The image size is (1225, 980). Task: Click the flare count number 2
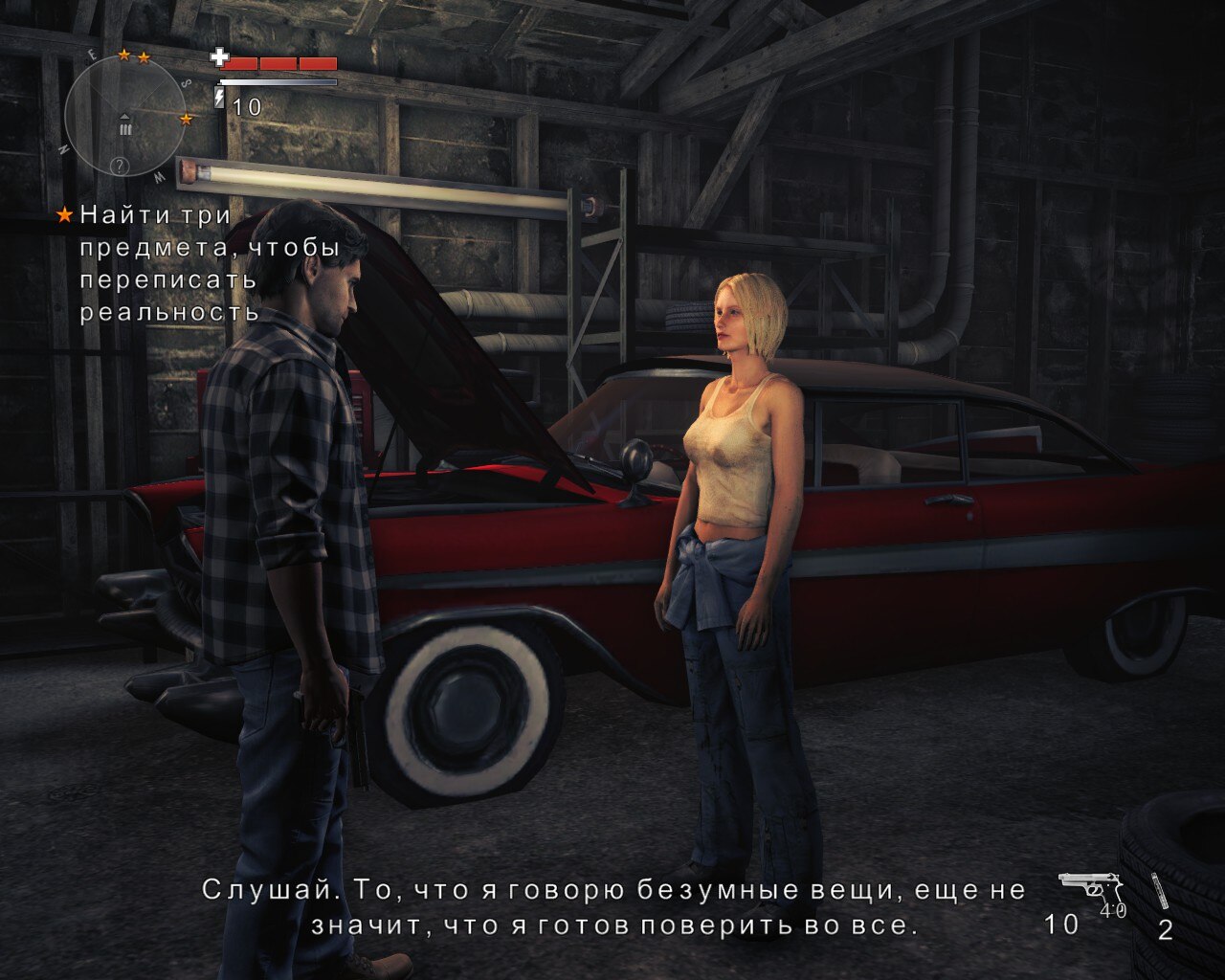pyautogui.click(x=1166, y=929)
